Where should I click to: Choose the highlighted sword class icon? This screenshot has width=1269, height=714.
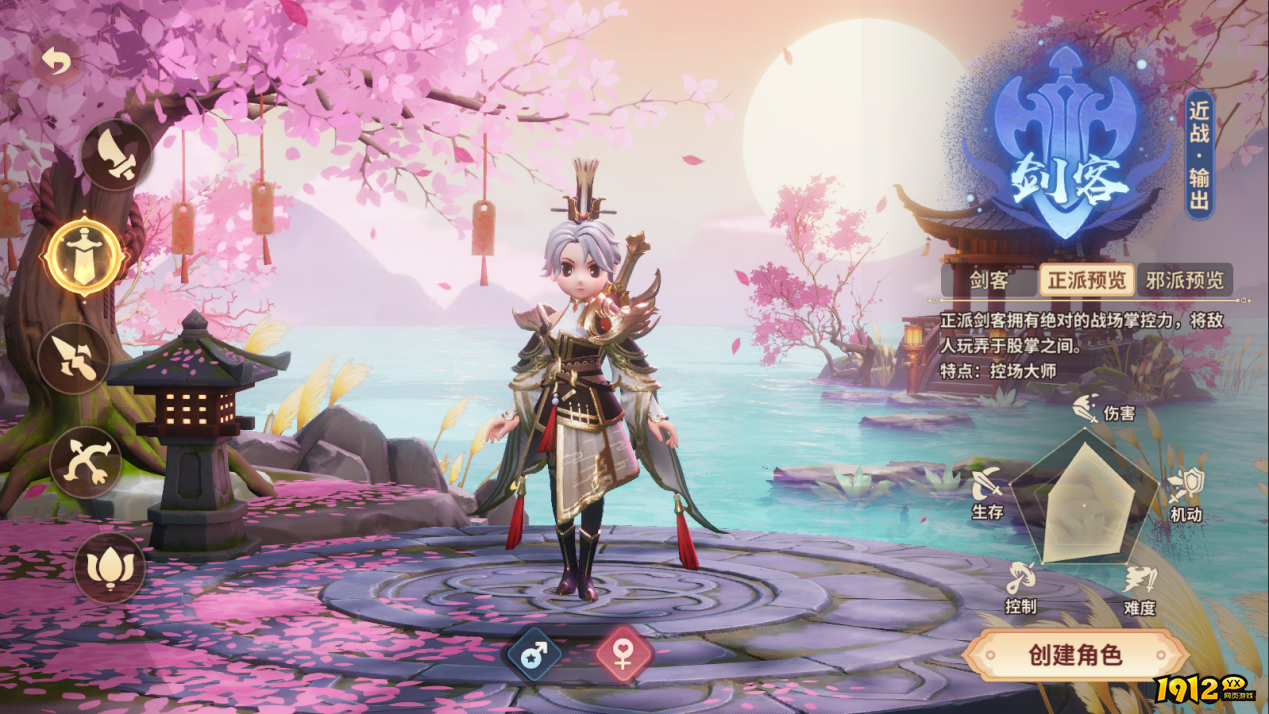(x=85, y=257)
